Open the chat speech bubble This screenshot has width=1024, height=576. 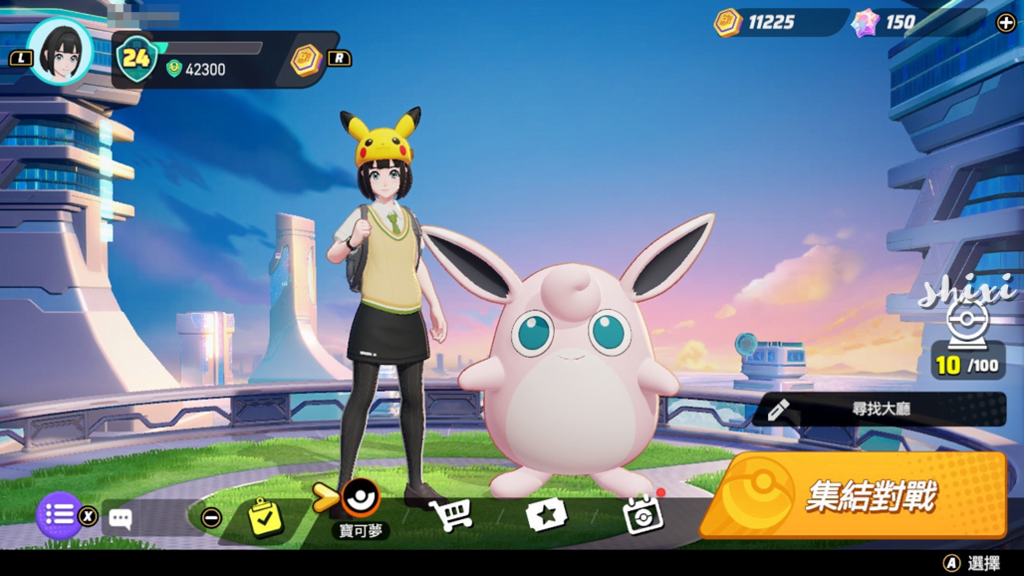[121, 518]
